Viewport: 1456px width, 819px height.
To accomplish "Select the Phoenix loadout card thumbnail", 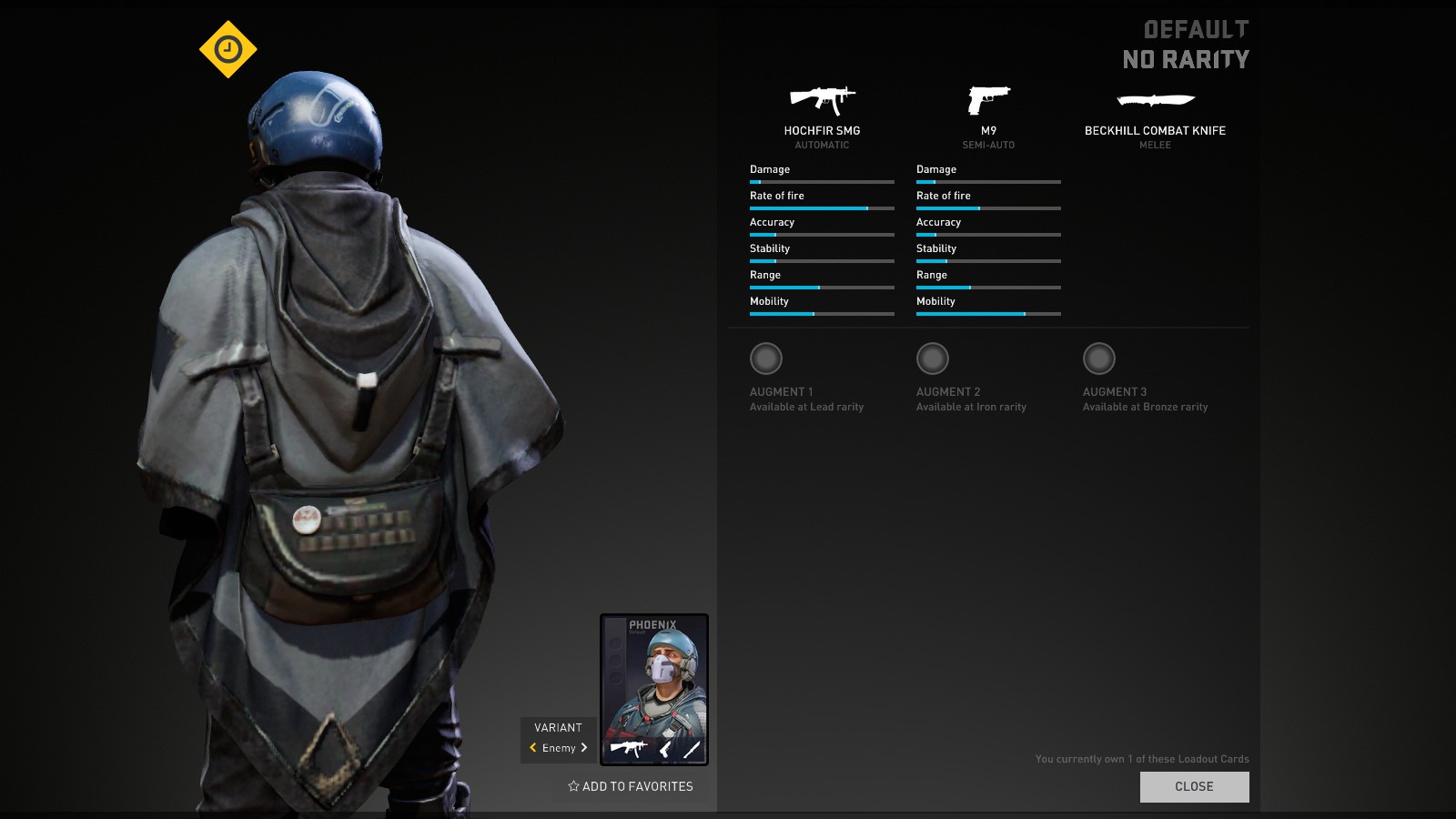I will click(x=654, y=689).
